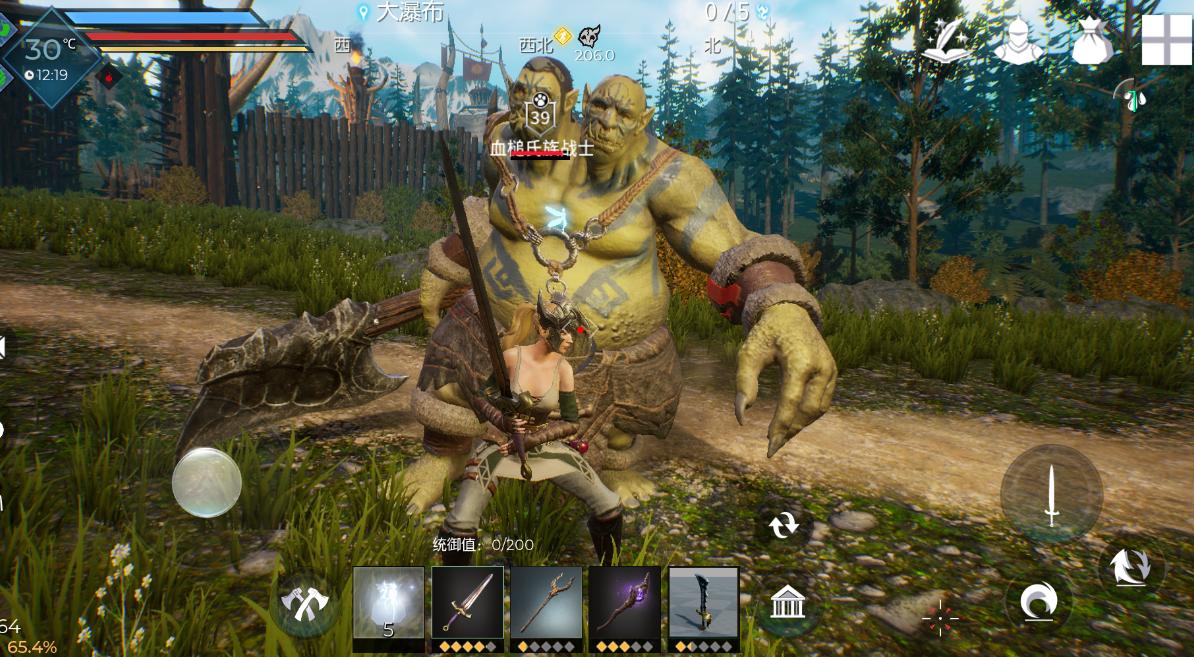Equip the straight sword in the hotbar
Screen dimensions: 1194x657
click(x=467, y=602)
